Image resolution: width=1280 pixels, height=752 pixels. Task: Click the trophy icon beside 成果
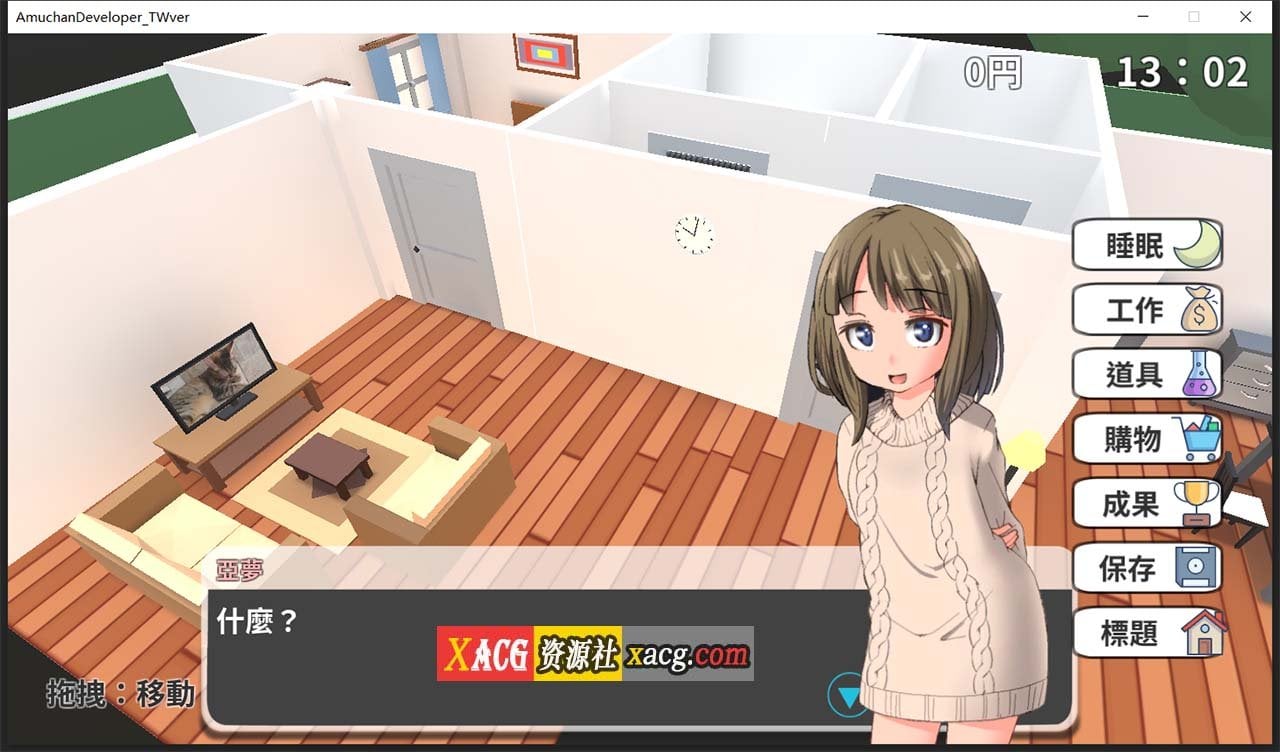click(1200, 502)
